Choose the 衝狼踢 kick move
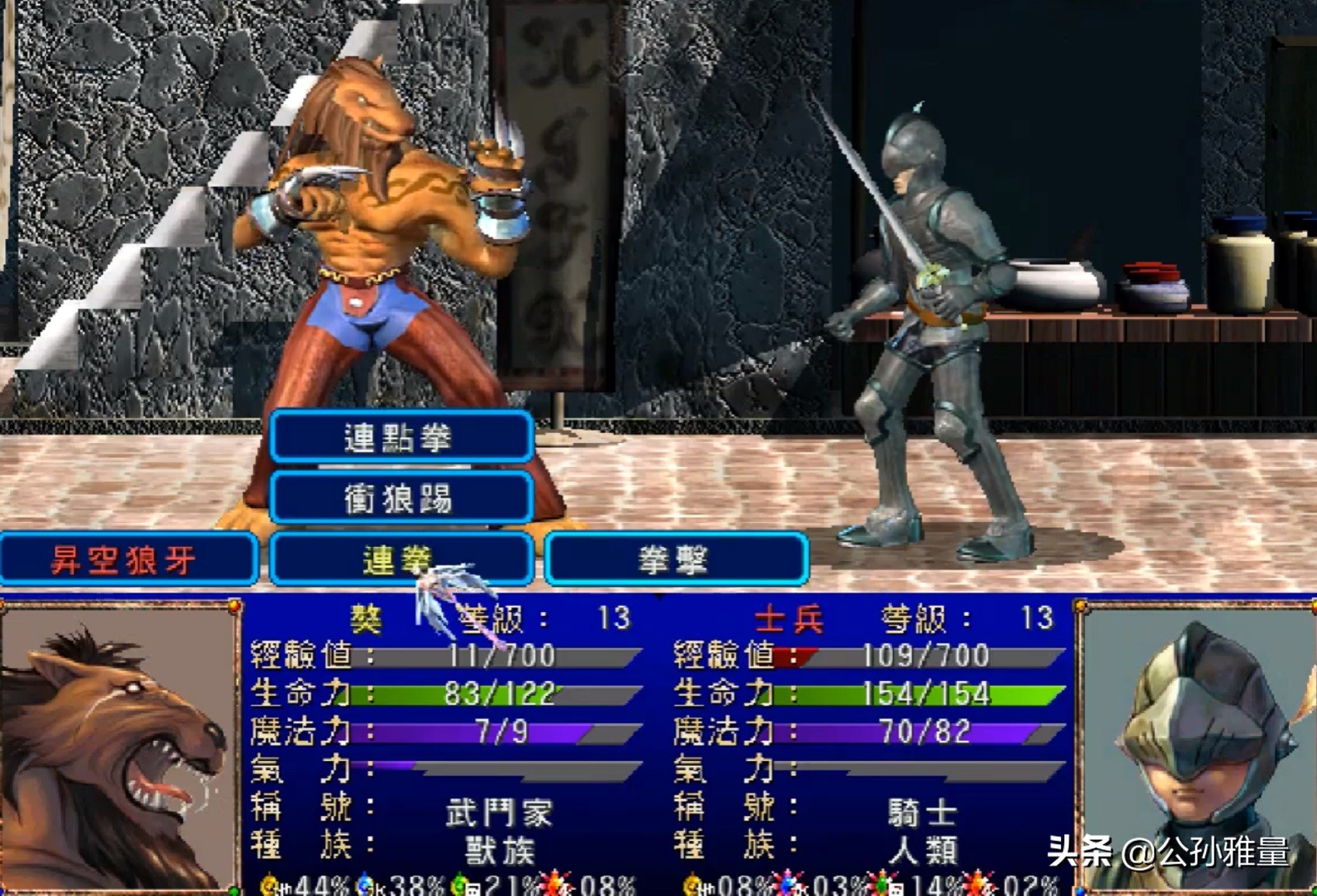 tap(400, 498)
